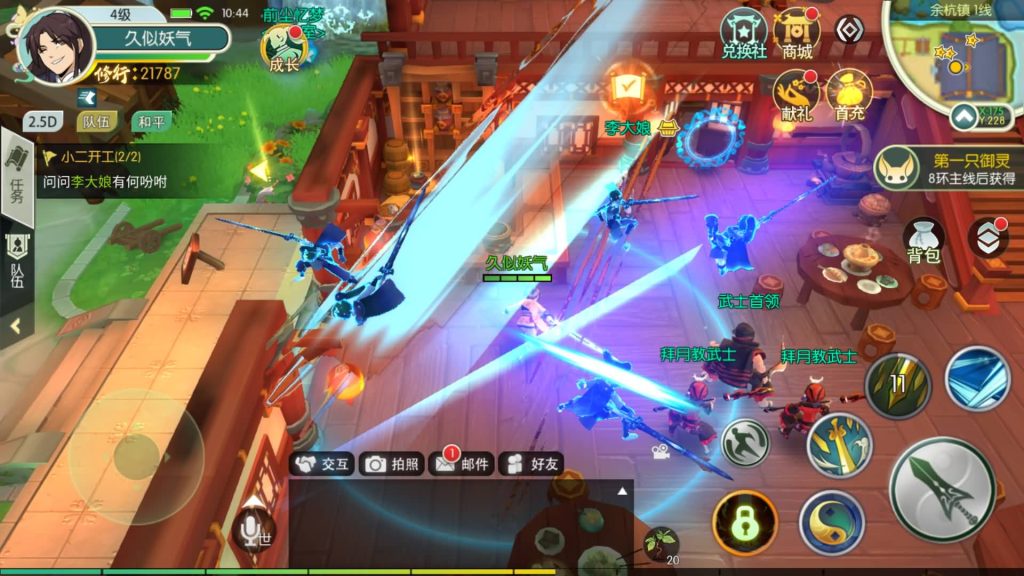1024x576 pixels.
Task: Open the 兑换社 exchange shop
Action: pyautogui.click(x=744, y=34)
